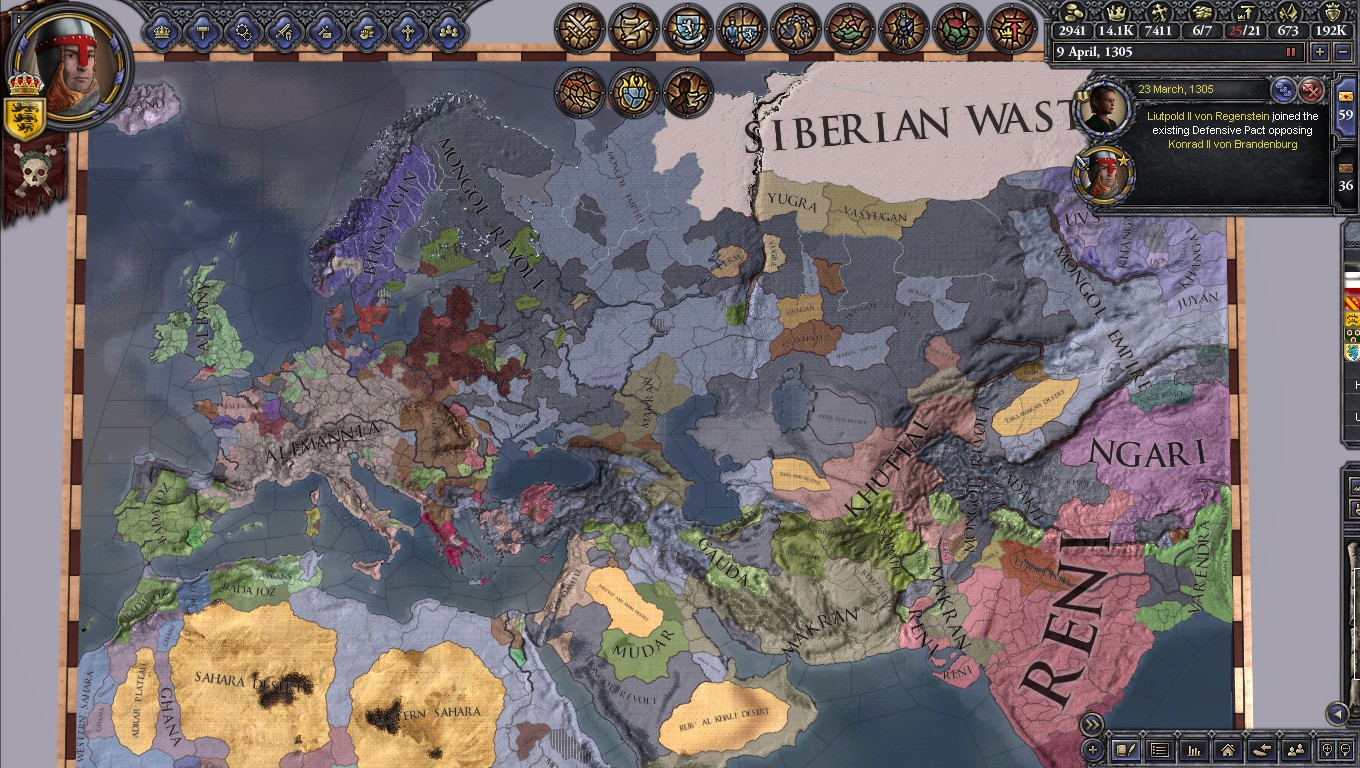The height and width of the screenshot is (768, 1360).
Task: Dismiss the Defensive Pact notification with red X
Action: click(x=1312, y=91)
